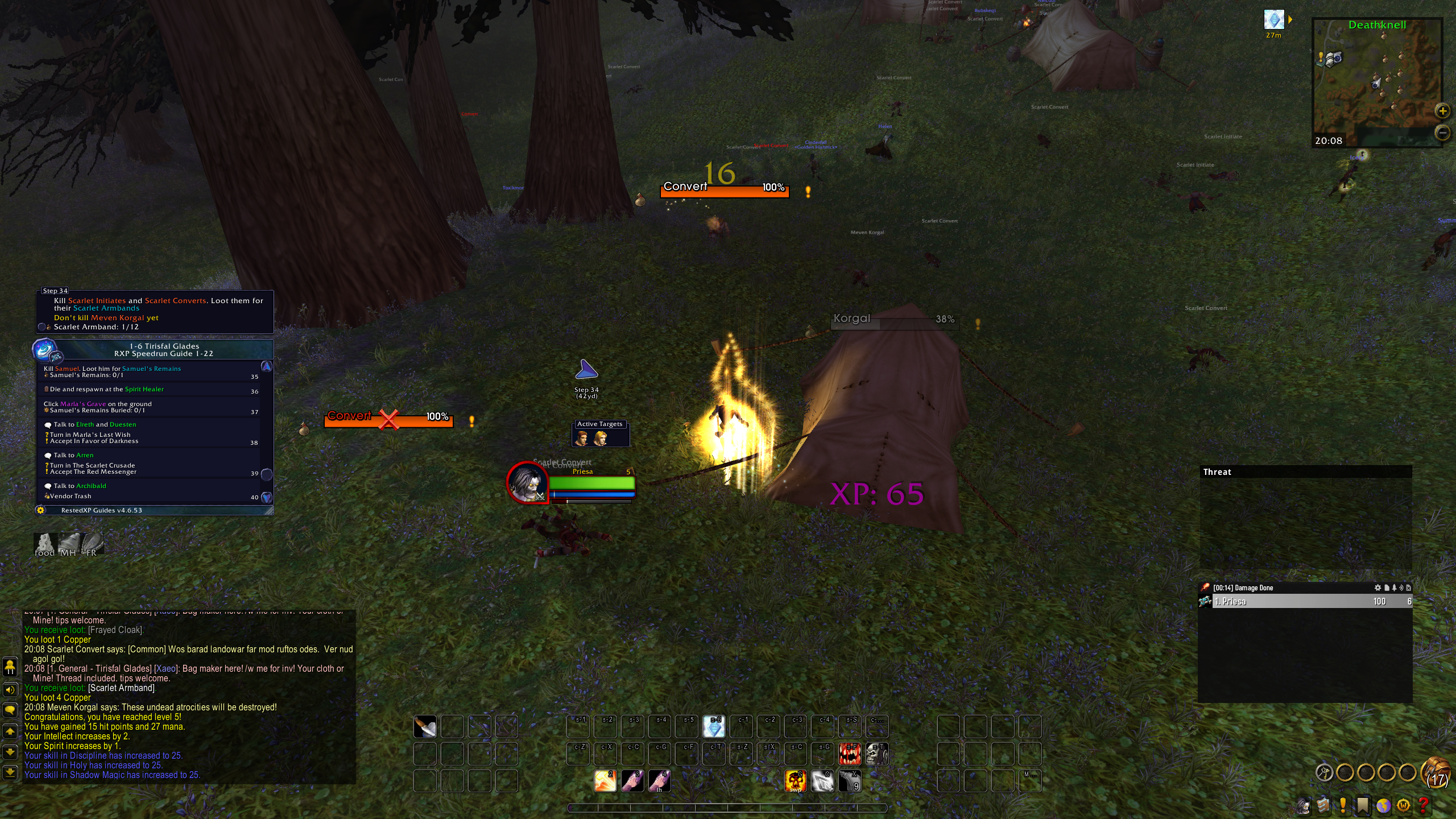Viewport: 1456px width, 819px height.
Task: Open the world map globe button
Action: click(x=1383, y=805)
